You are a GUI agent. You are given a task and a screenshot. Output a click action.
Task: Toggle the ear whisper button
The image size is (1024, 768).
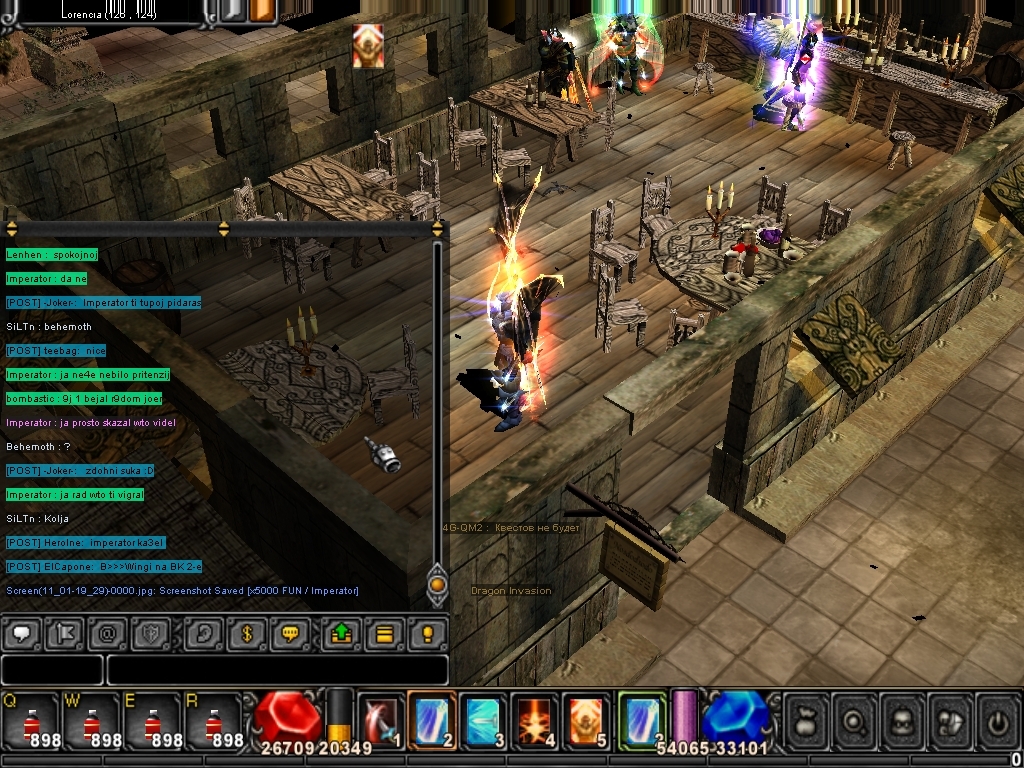[204, 634]
